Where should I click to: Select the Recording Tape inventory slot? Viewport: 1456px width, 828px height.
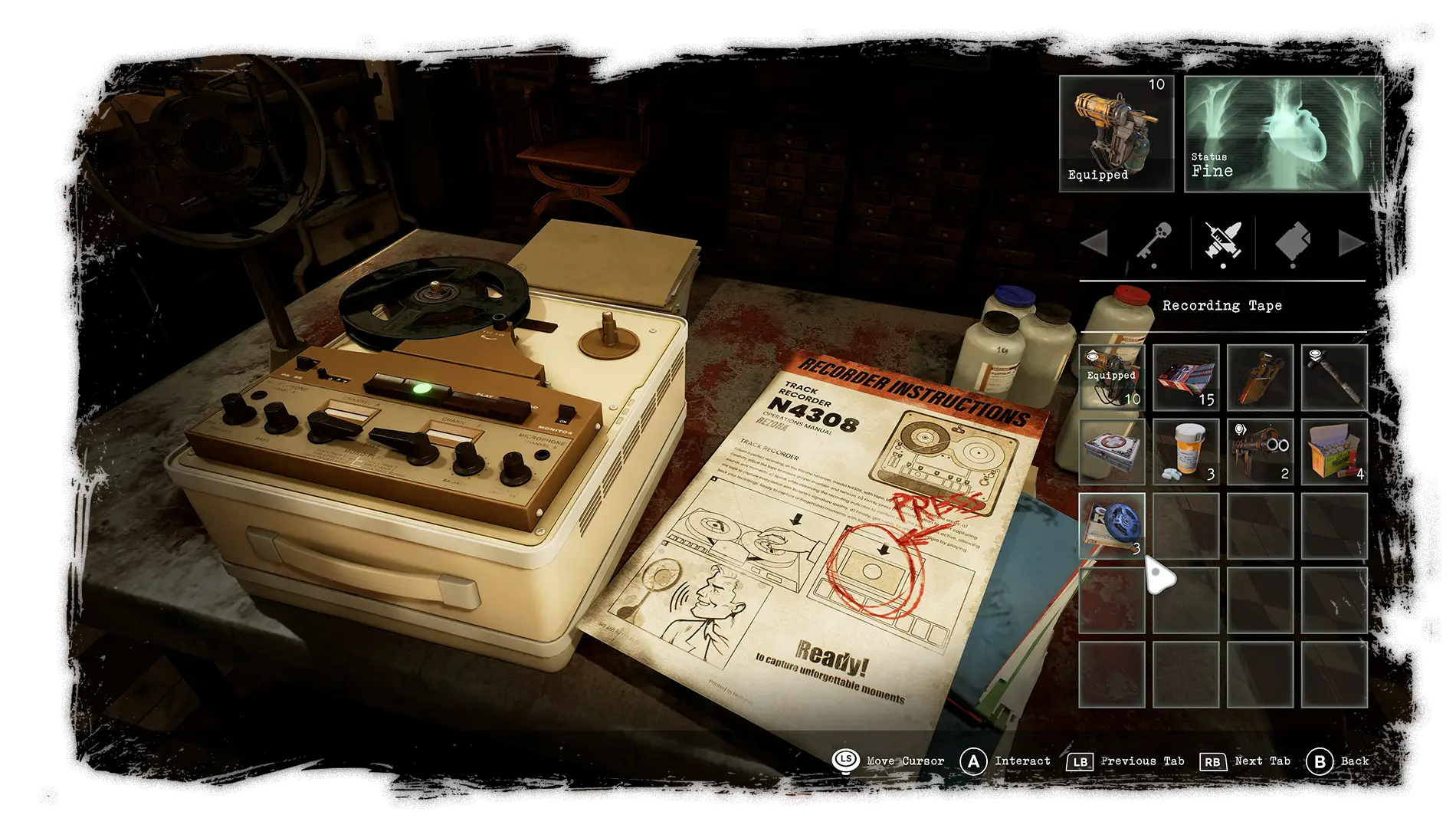click(1111, 525)
